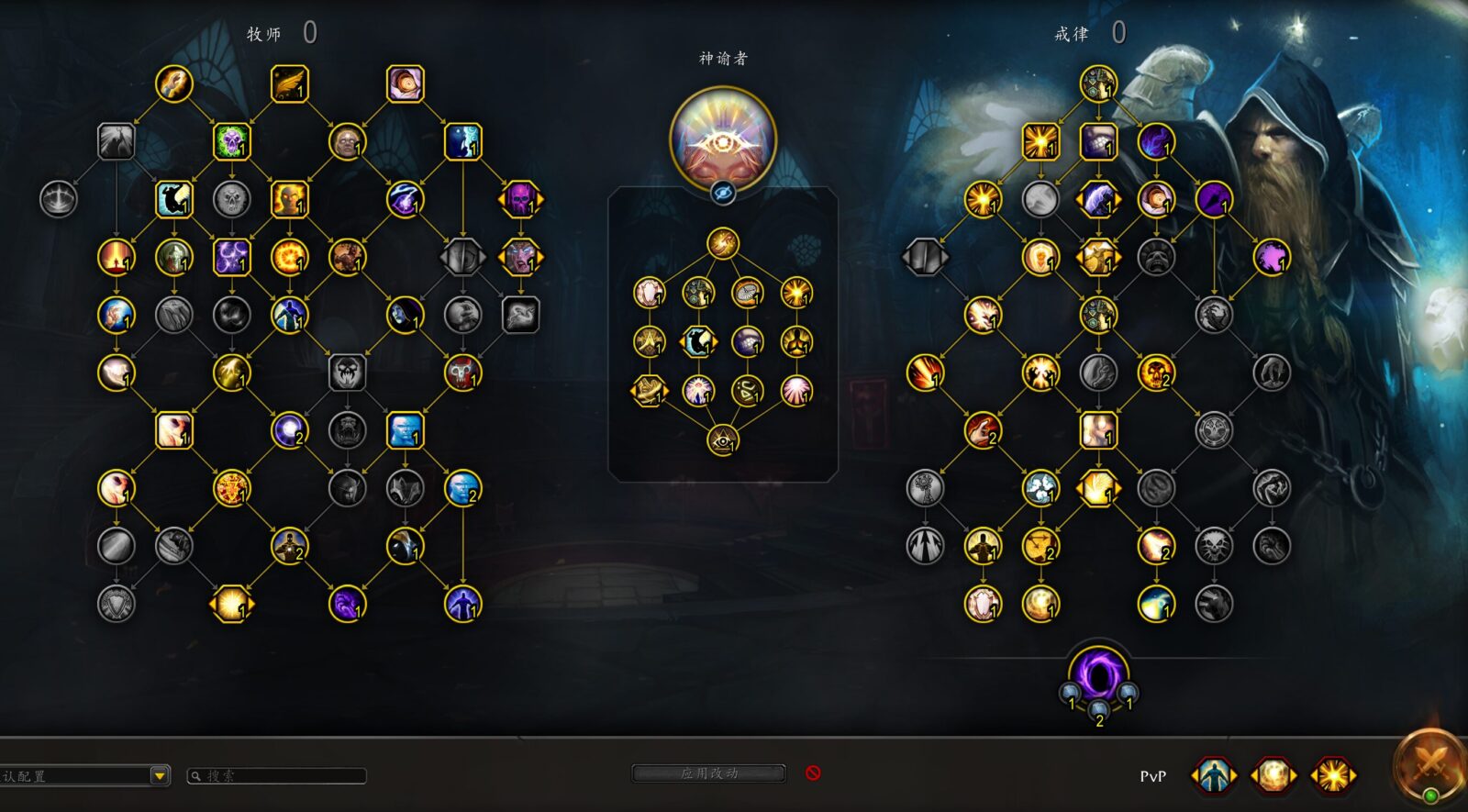Select the yellow starburst PvP talent slot
This screenshot has height=812, width=1468.
[x=1332, y=775]
